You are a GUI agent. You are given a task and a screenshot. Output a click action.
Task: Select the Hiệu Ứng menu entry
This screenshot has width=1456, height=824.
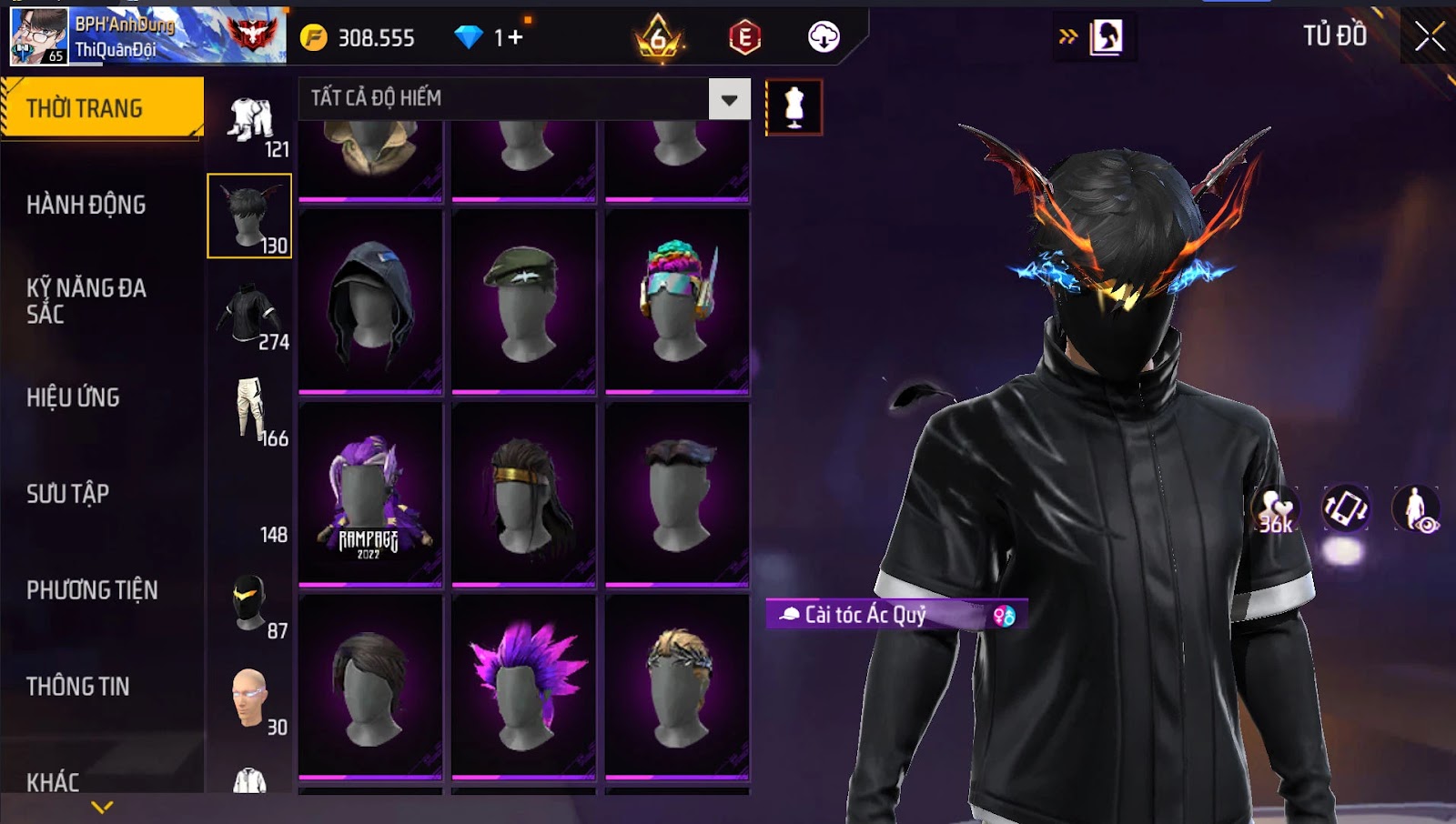[74, 397]
